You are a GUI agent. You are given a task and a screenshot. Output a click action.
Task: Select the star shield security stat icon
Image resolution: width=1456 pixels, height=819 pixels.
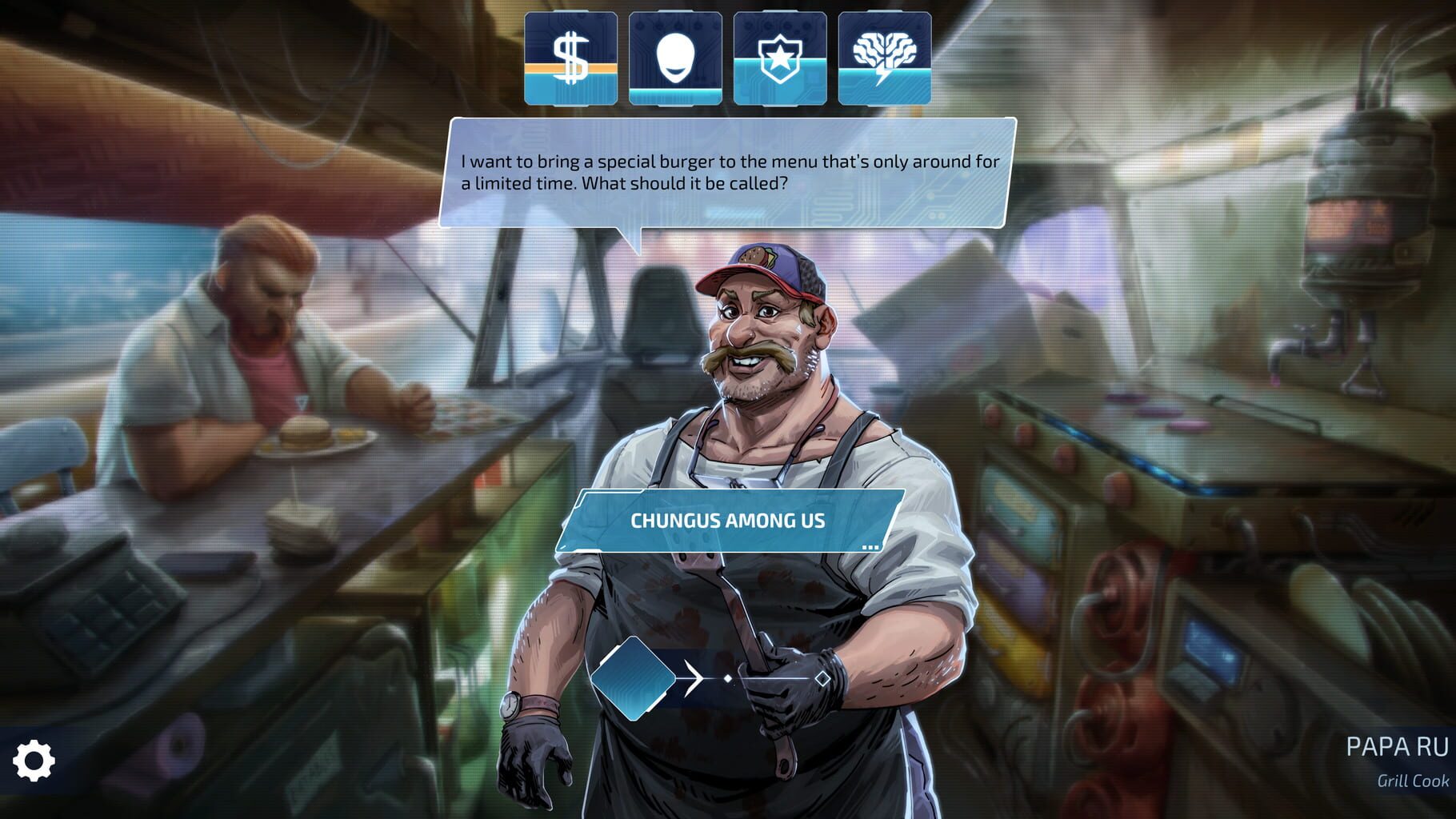[780, 58]
